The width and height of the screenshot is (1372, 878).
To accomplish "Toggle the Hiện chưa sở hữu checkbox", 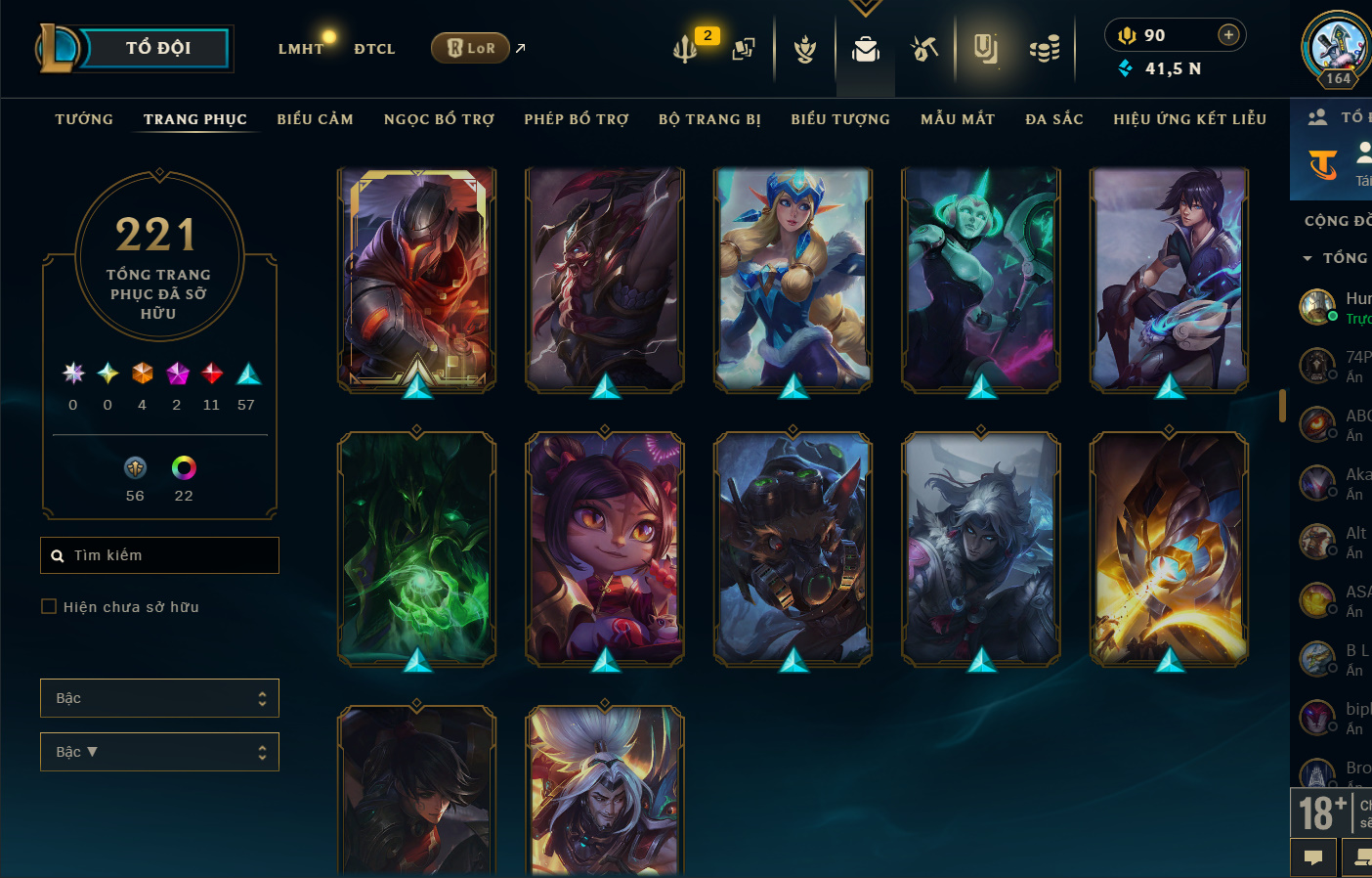I will pyautogui.click(x=49, y=607).
